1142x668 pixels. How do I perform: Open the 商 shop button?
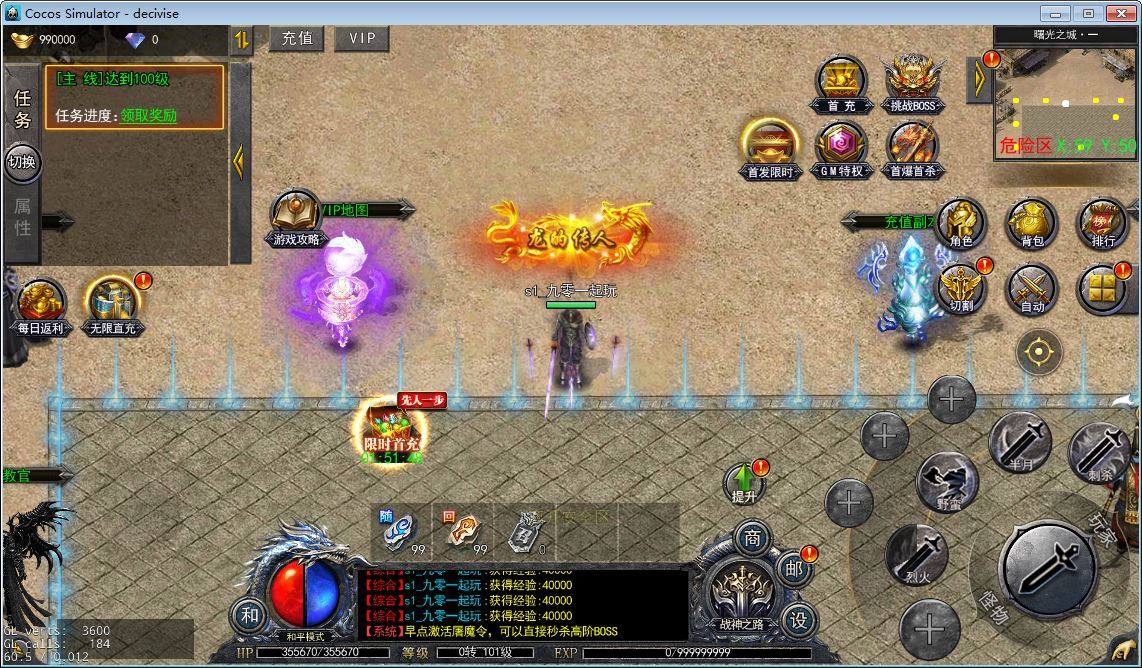pyautogui.click(x=752, y=538)
